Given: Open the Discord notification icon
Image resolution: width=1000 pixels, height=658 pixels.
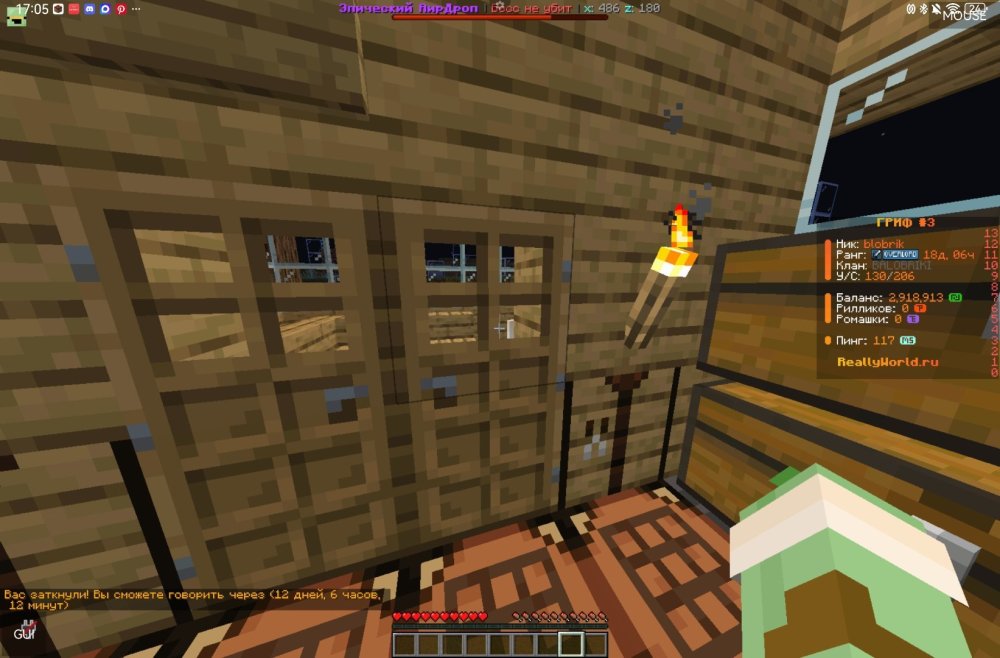Looking at the screenshot, I should coord(89,9).
